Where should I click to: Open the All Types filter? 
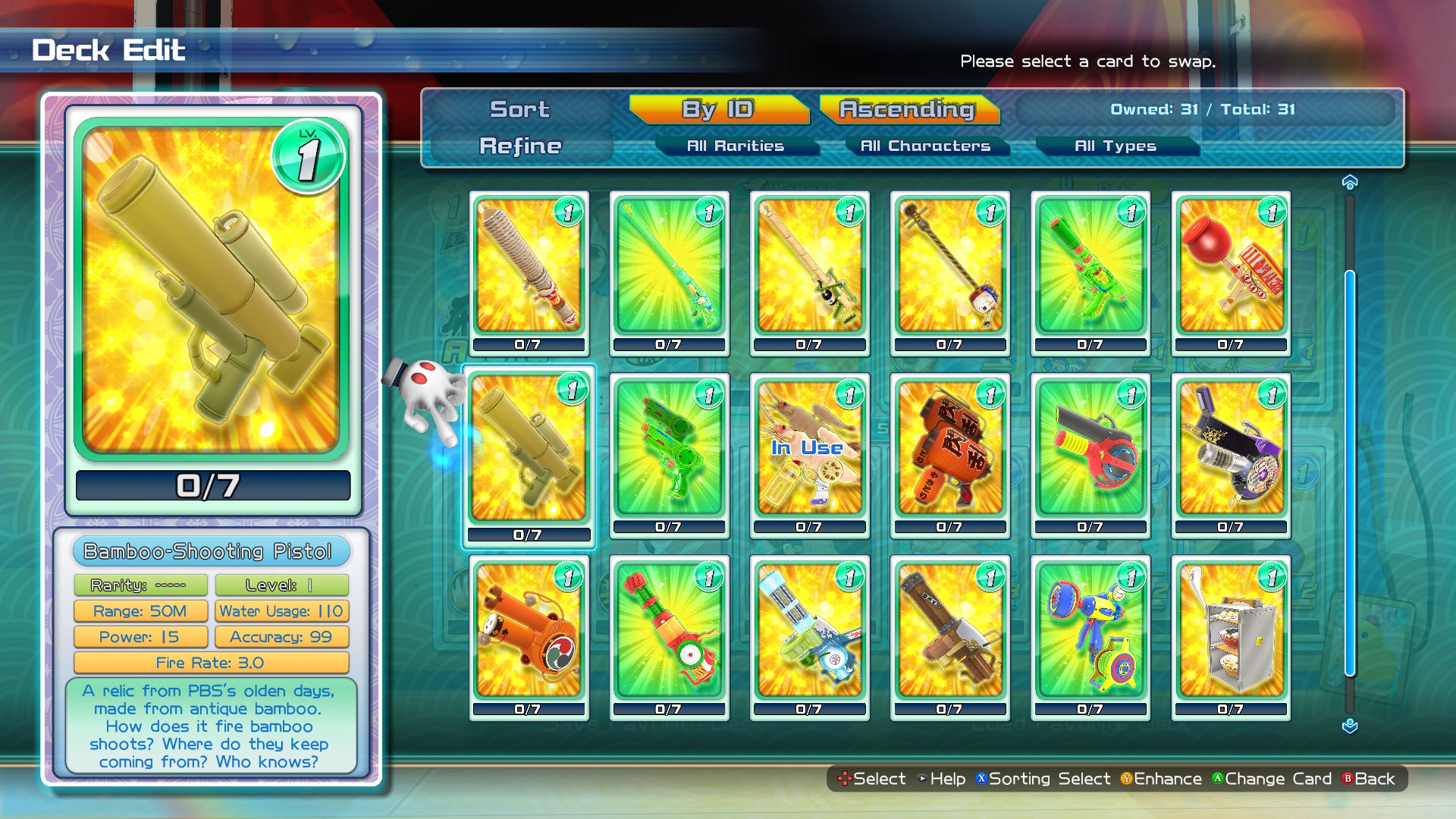(1116, 146)
